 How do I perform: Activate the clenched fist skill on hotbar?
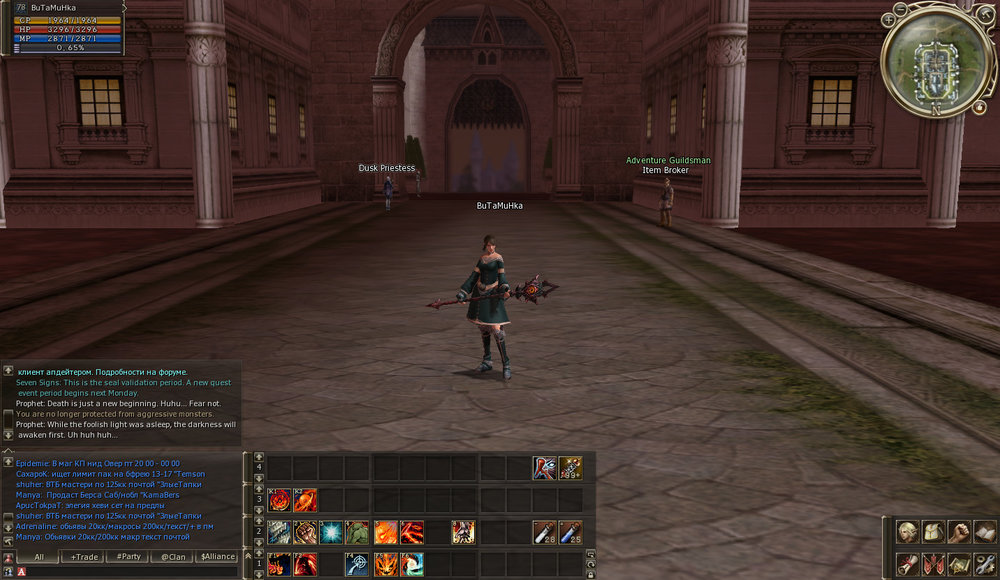[x=305, y=532]
